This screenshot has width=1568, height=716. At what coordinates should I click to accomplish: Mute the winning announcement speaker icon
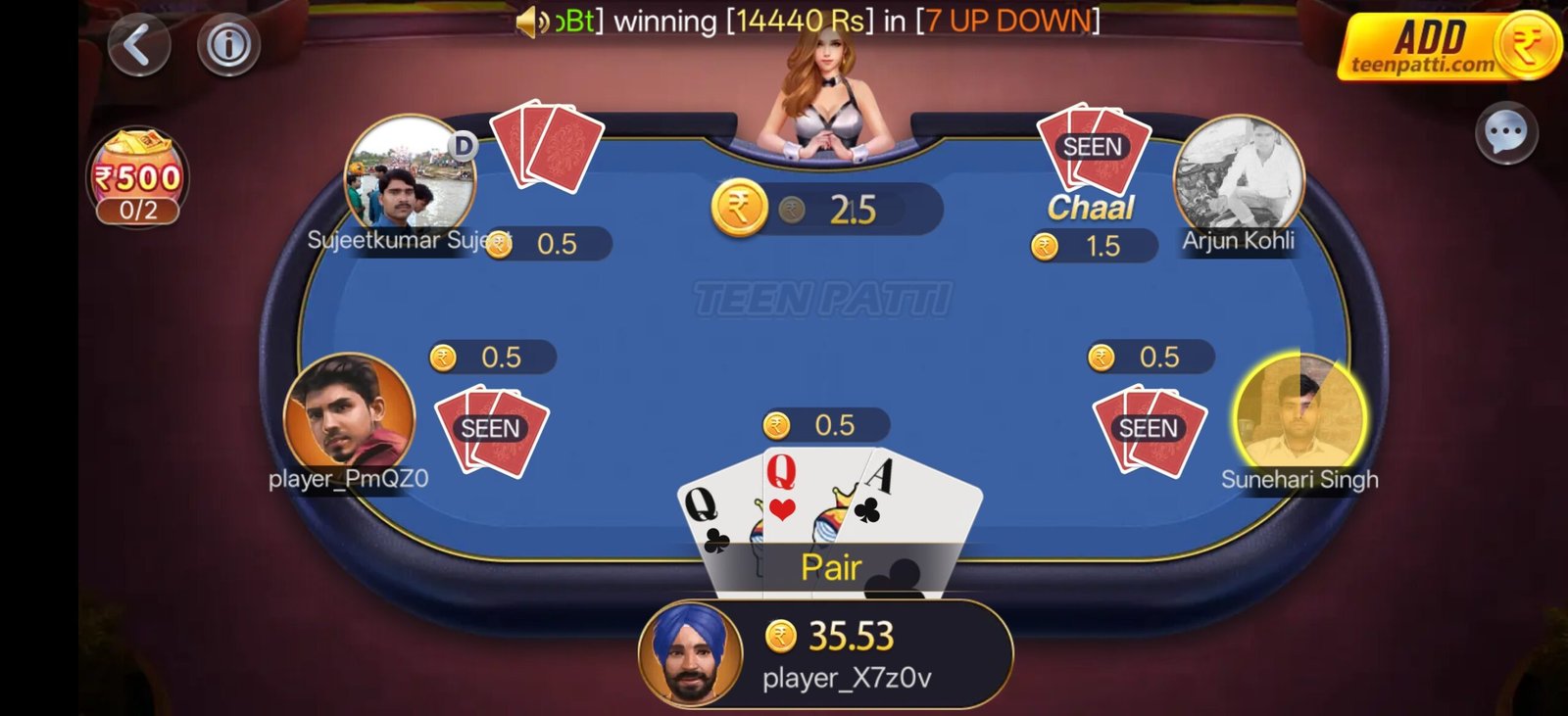529,22
